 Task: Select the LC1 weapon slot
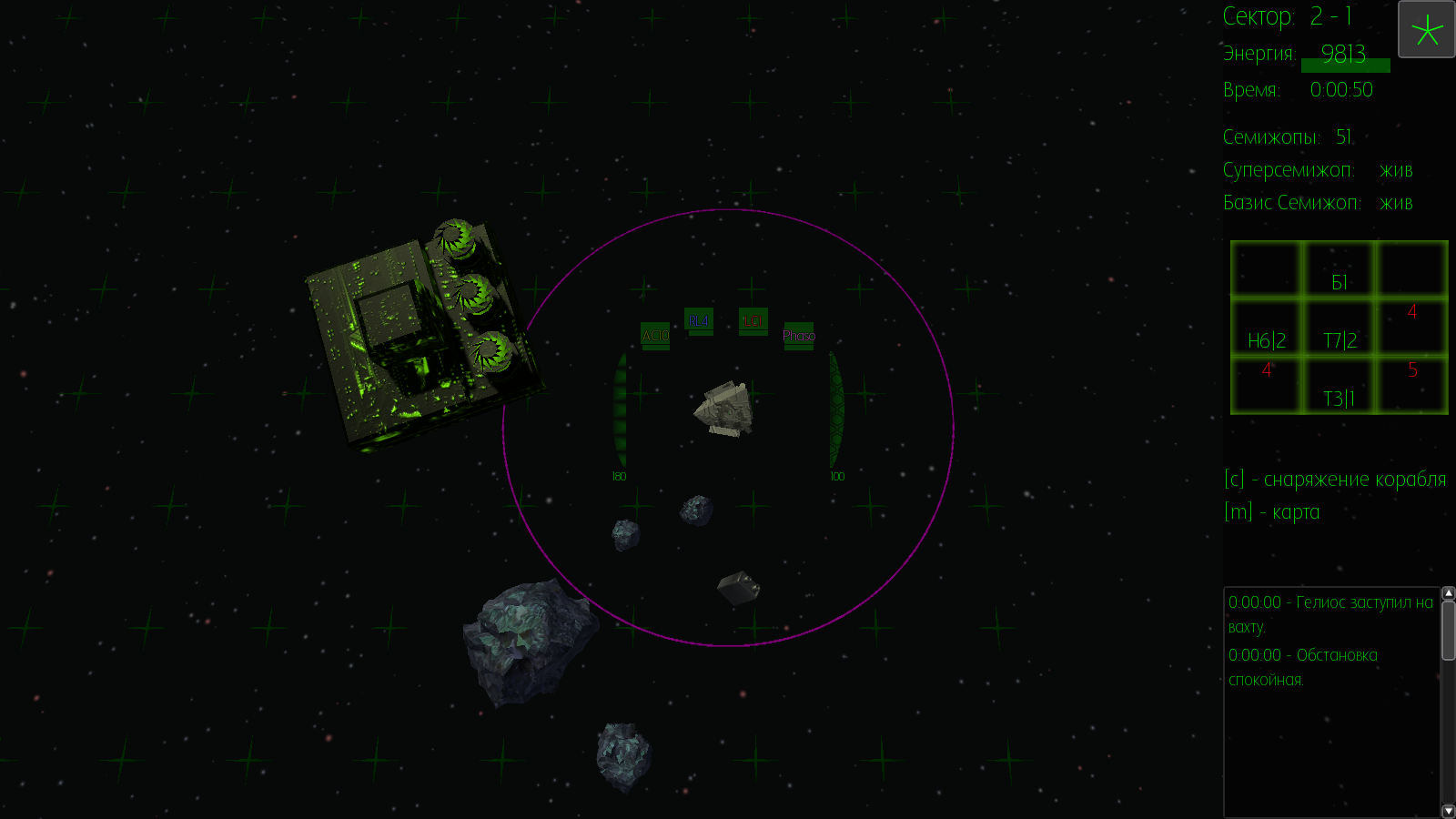753,321
